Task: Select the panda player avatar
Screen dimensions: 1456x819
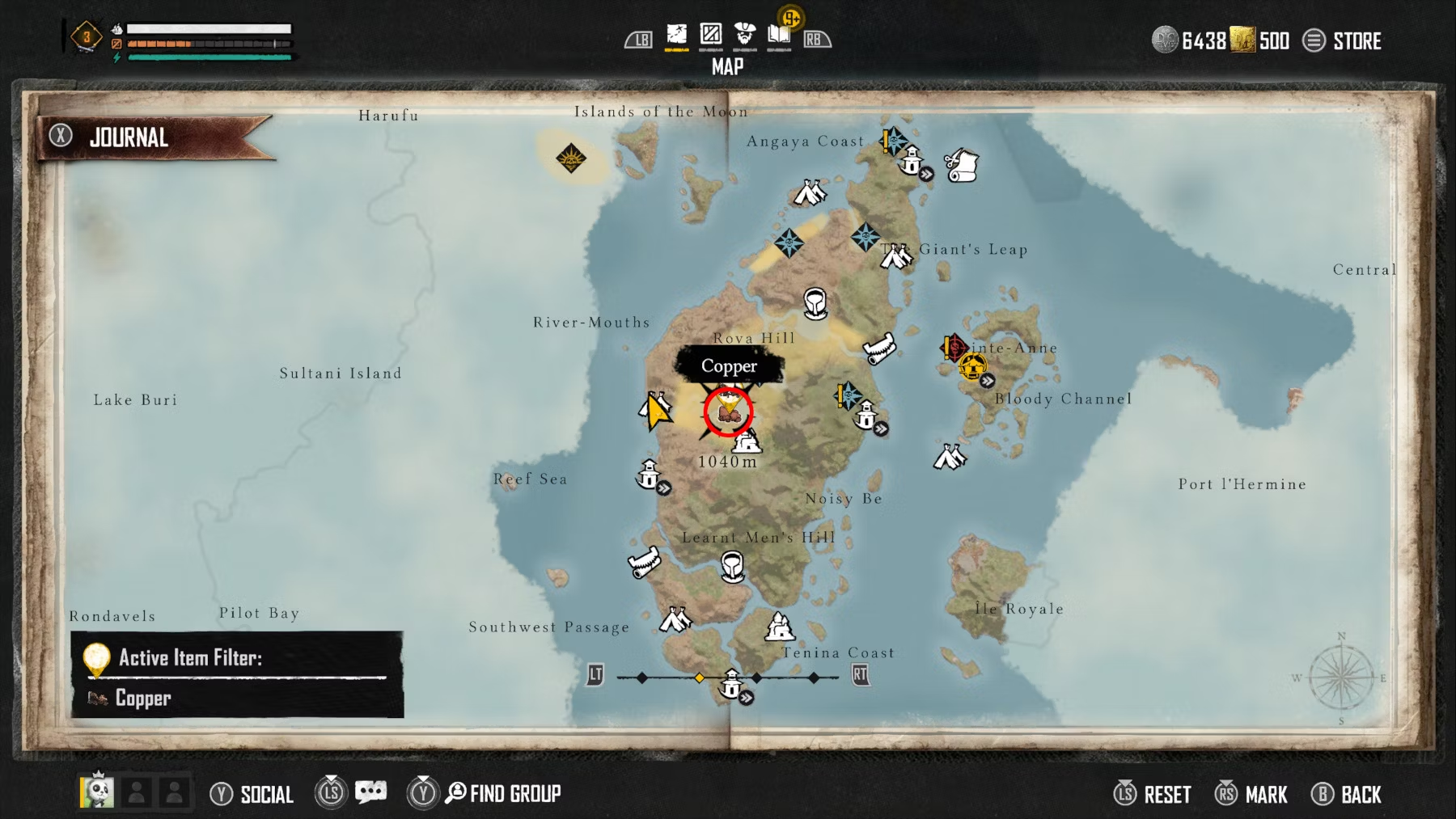Action: tap(97, 792)
